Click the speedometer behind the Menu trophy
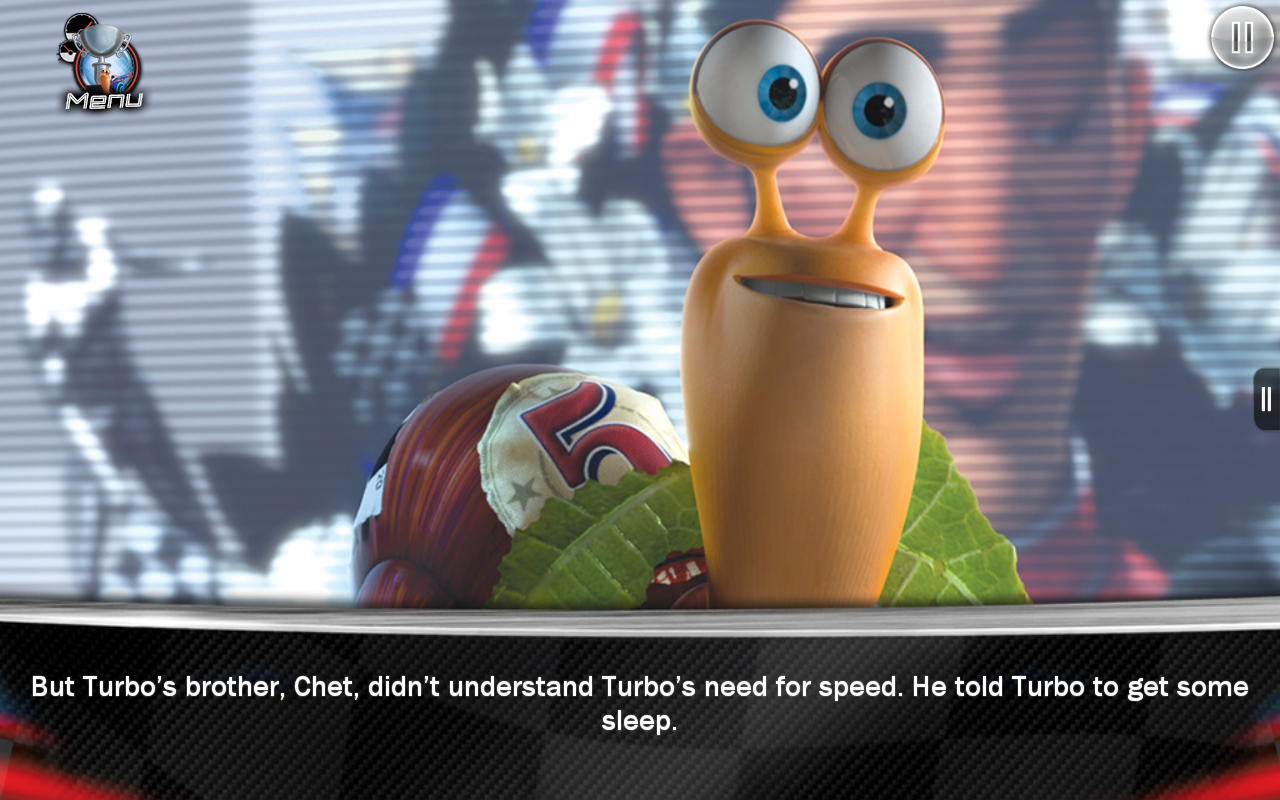1280x800 pixels. click(82, 25)
